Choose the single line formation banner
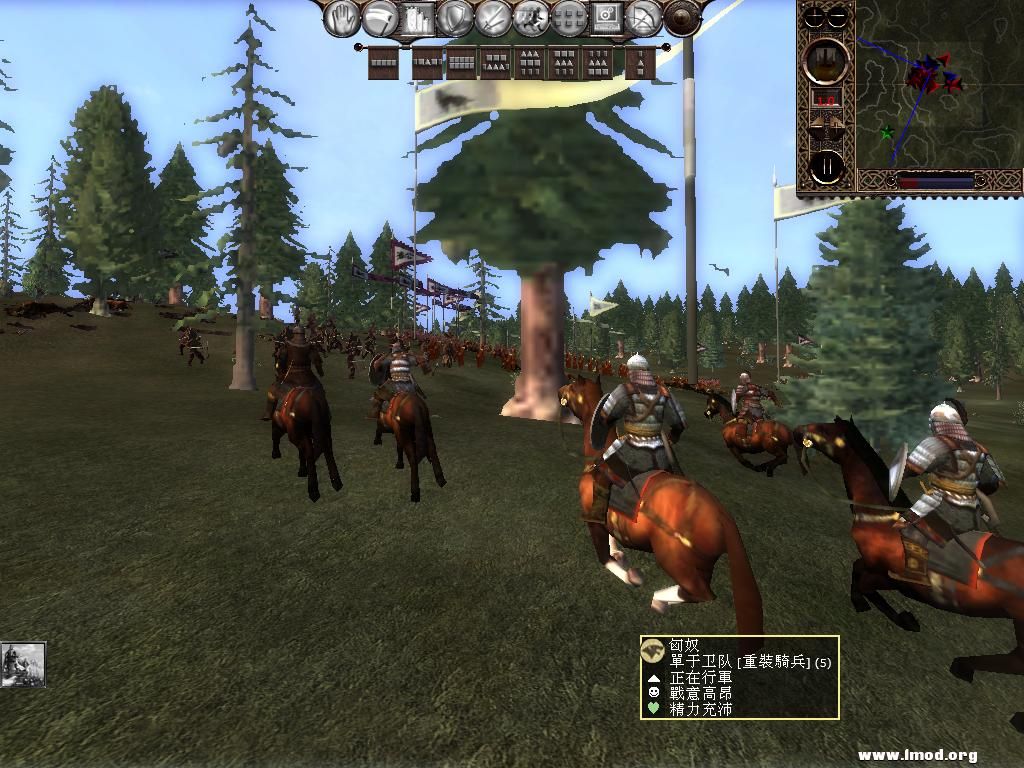The image size is (1024, 768). (383, 63)
